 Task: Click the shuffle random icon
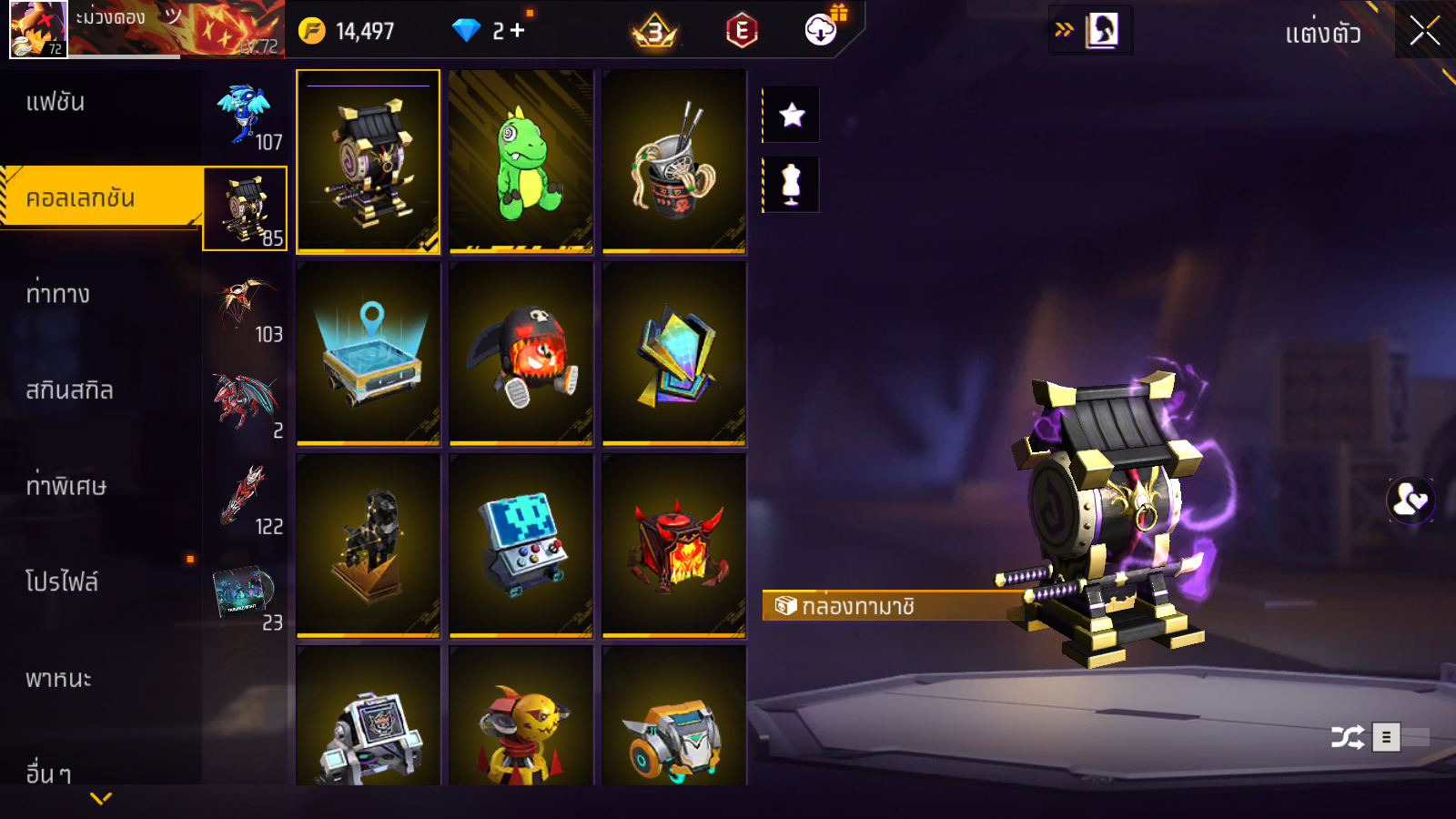click(x=1347, y=737)
